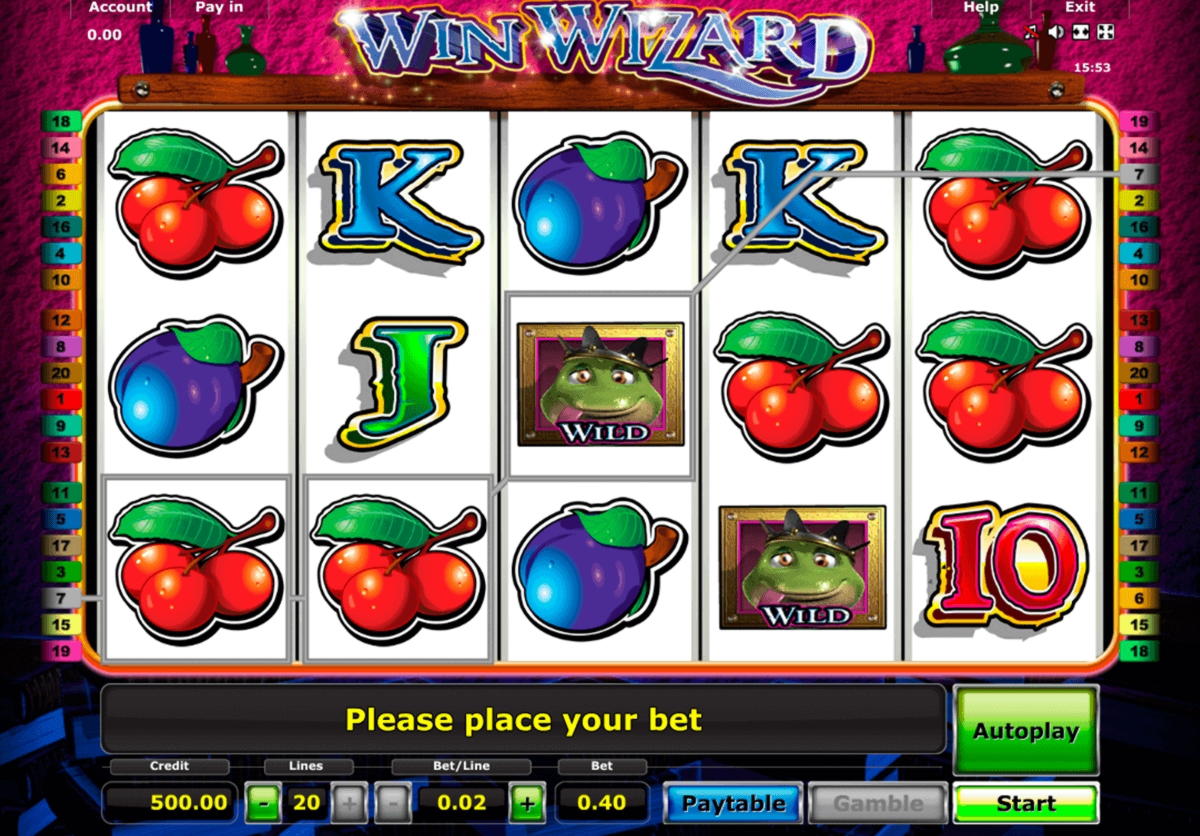The width and height of the screenshot is (1200, 836).
Task: Start the spin with the Start button
Action: pos(1026,803)
